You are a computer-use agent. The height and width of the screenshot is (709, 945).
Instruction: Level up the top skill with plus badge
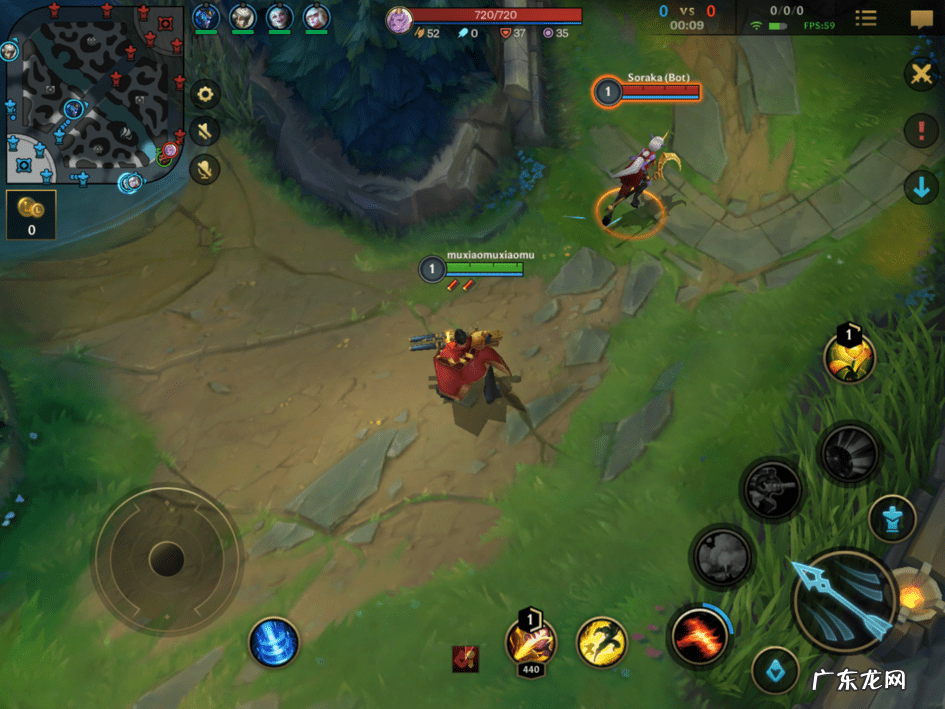(x=849, y=357)
